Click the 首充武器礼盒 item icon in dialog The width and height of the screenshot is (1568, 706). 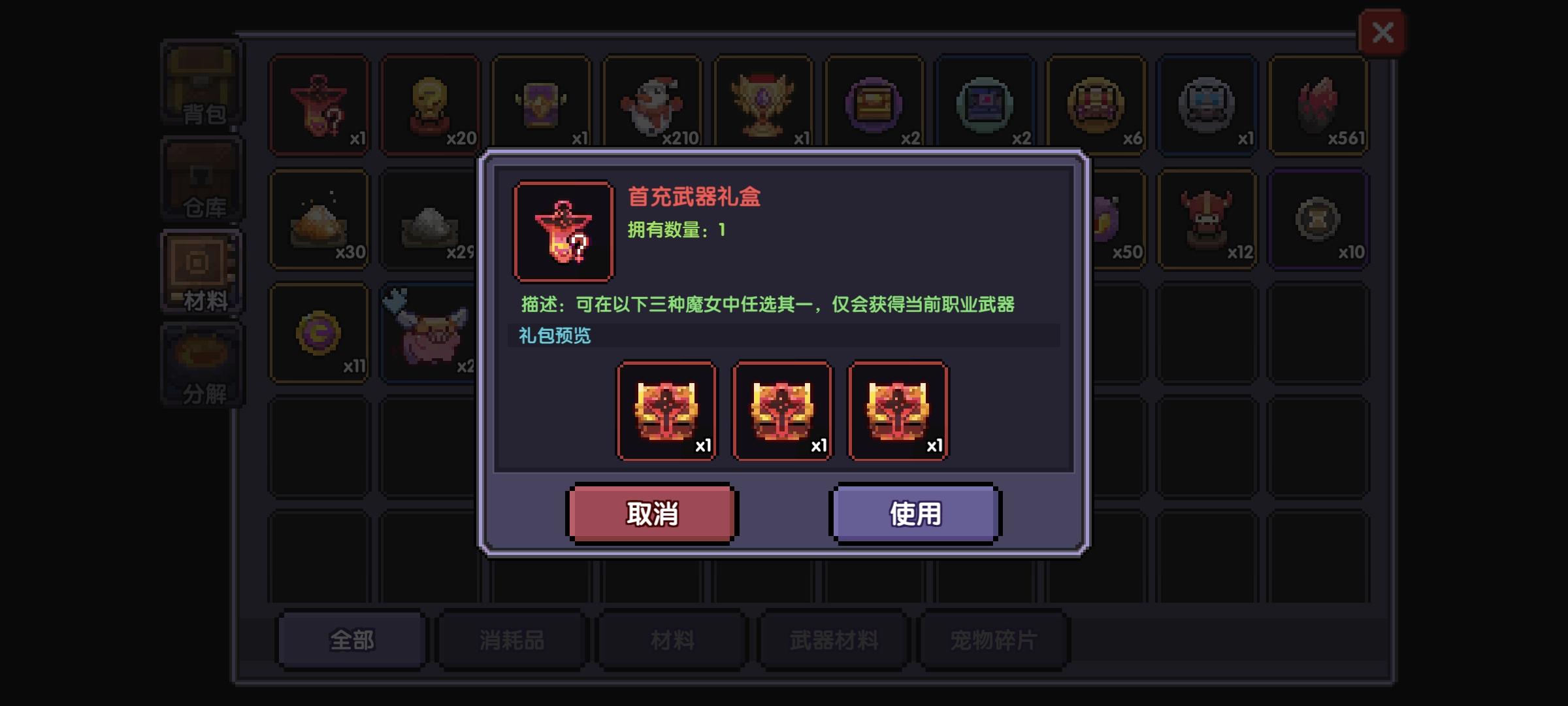(563, 227)
